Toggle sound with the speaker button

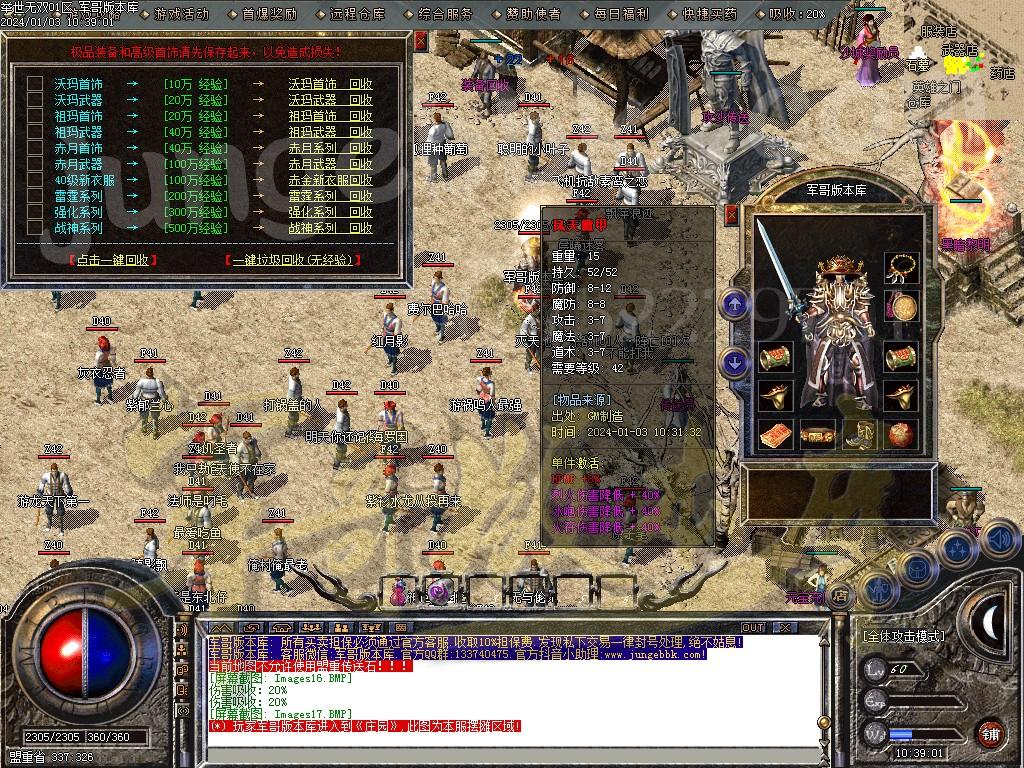tap(1000, 538)
